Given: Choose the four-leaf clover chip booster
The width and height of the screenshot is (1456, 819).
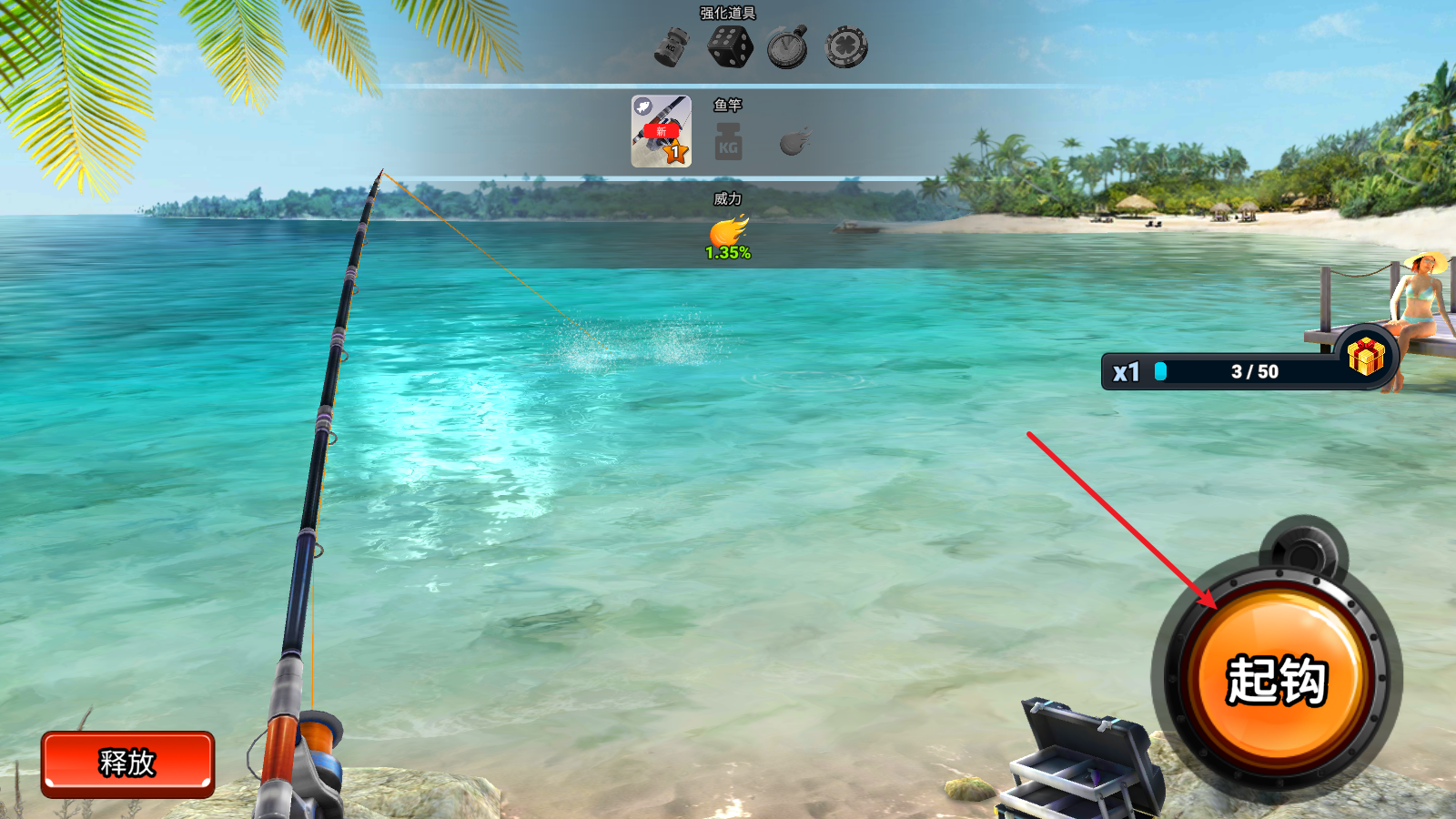Looking at the screenshot, I should [x=846, y=47].
